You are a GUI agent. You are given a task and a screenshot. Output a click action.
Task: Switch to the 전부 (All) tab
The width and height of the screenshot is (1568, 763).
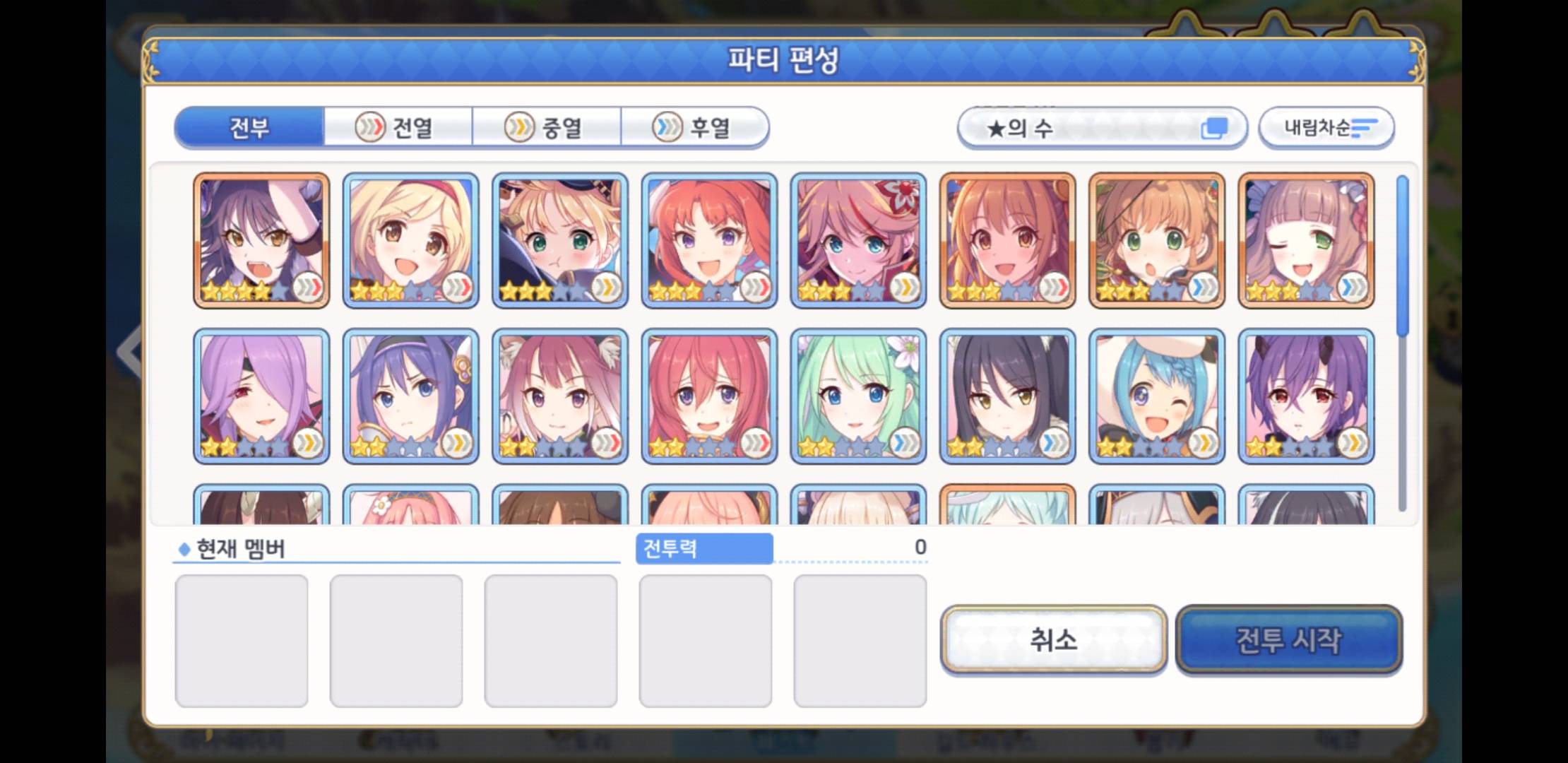click(249, 128)
